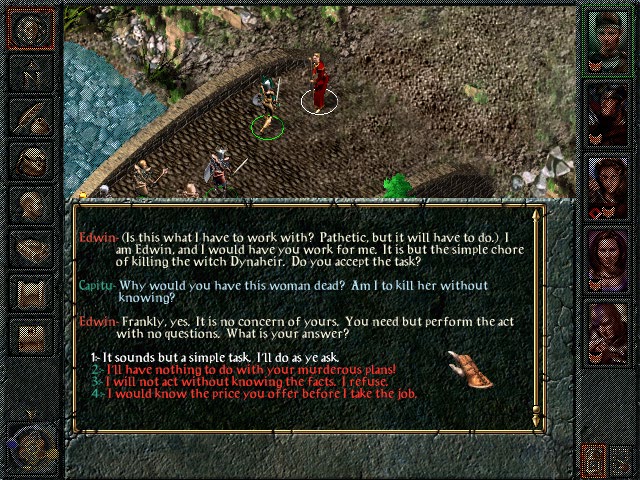Image resolution: width=640 pixels, height=480 pixels.
Task: Toggle party AI with the lantern button
Action: 620,461
